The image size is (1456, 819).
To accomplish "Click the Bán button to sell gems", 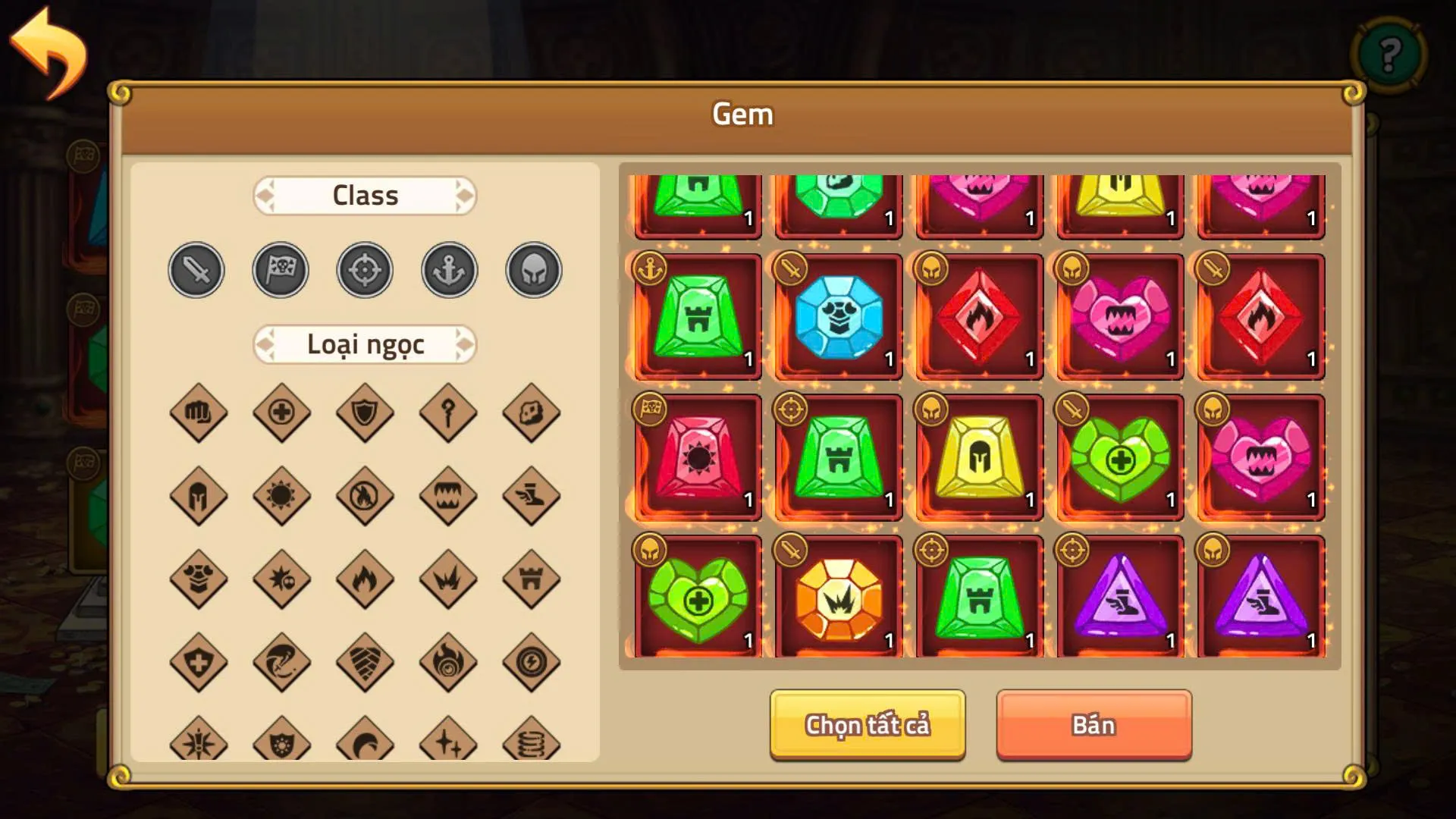I will tap(1094, 724).
